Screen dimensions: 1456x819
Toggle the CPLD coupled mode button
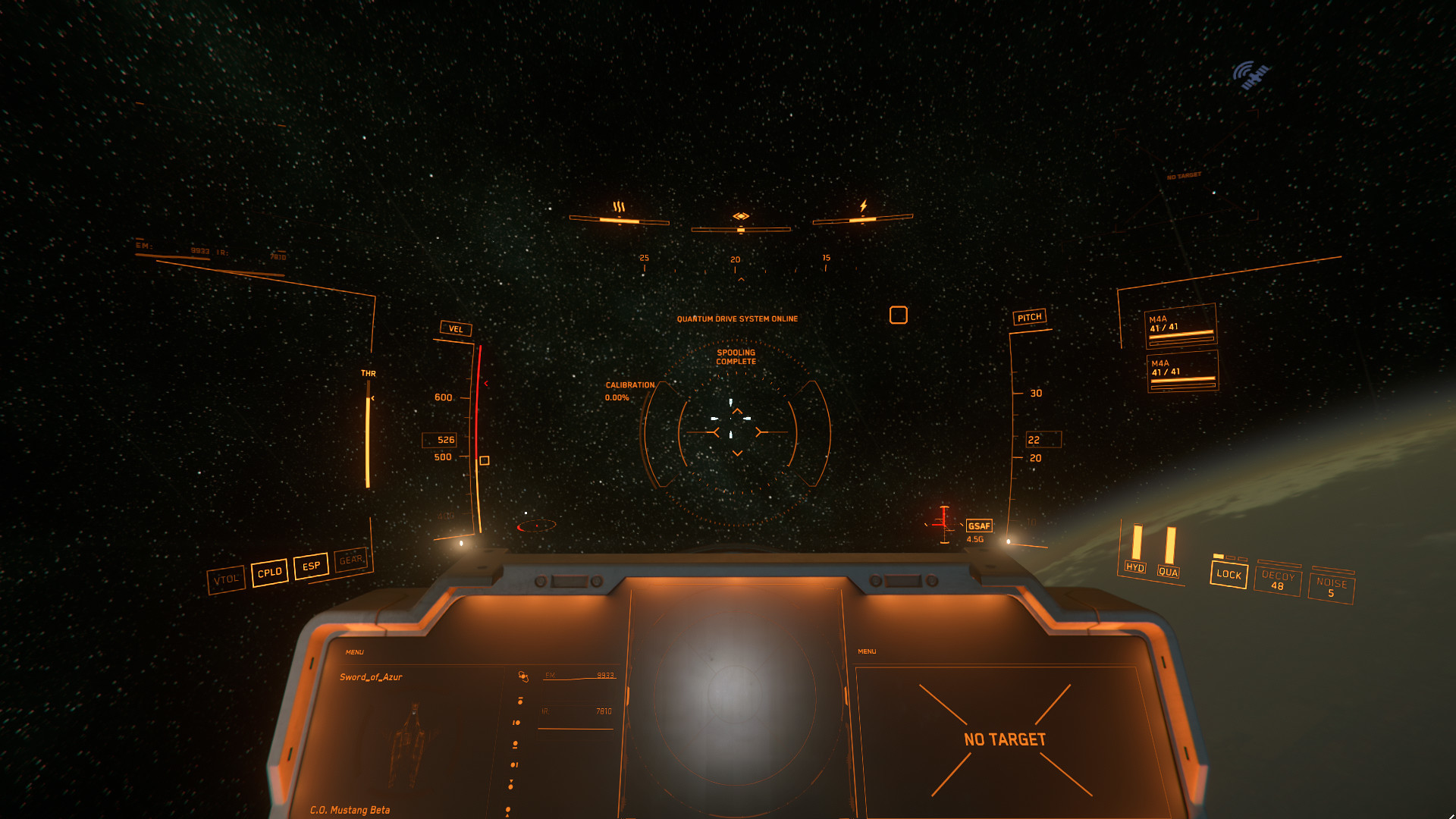[x=269, y=573]
